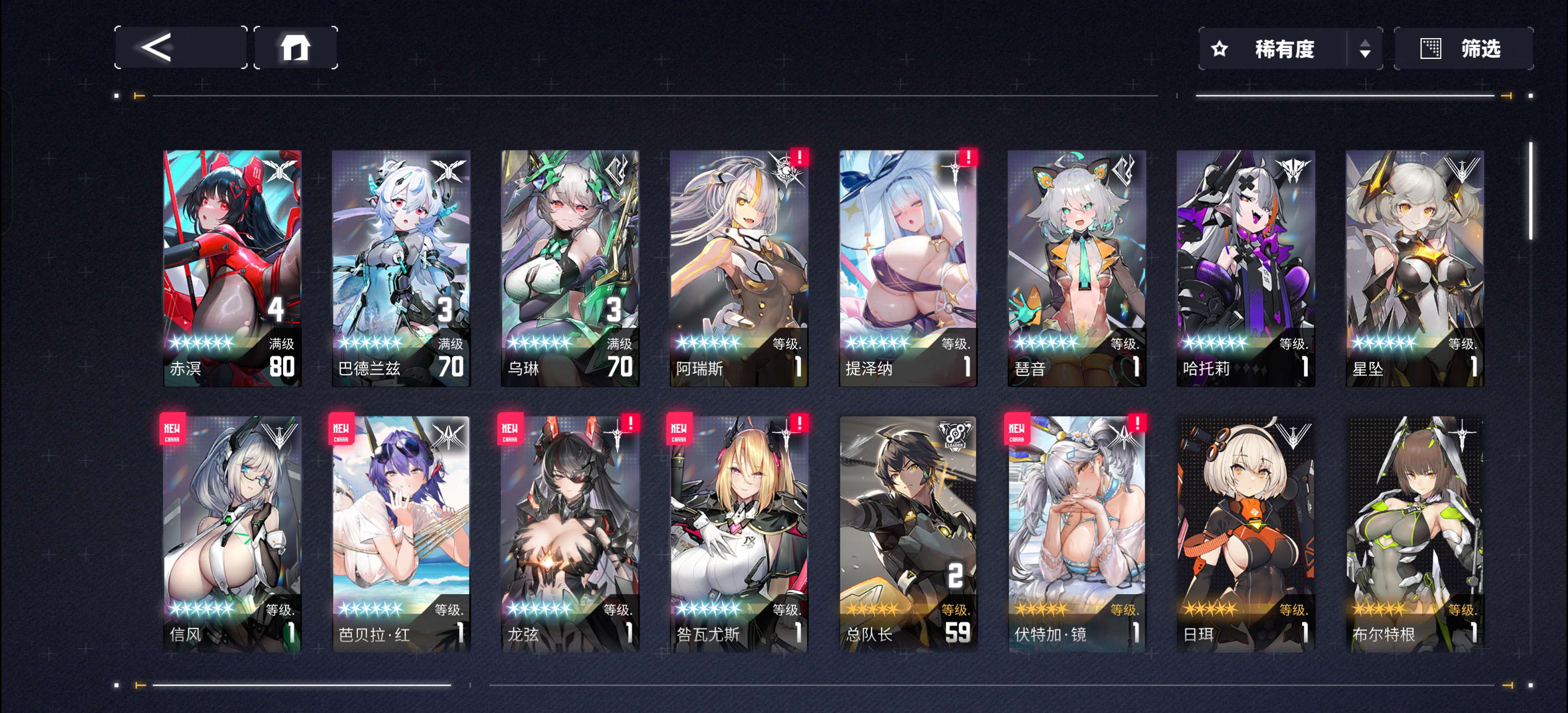Open the 稀有度 sort dropdown
This screenshot has width=1568, height=713.
pos(1290,49)
